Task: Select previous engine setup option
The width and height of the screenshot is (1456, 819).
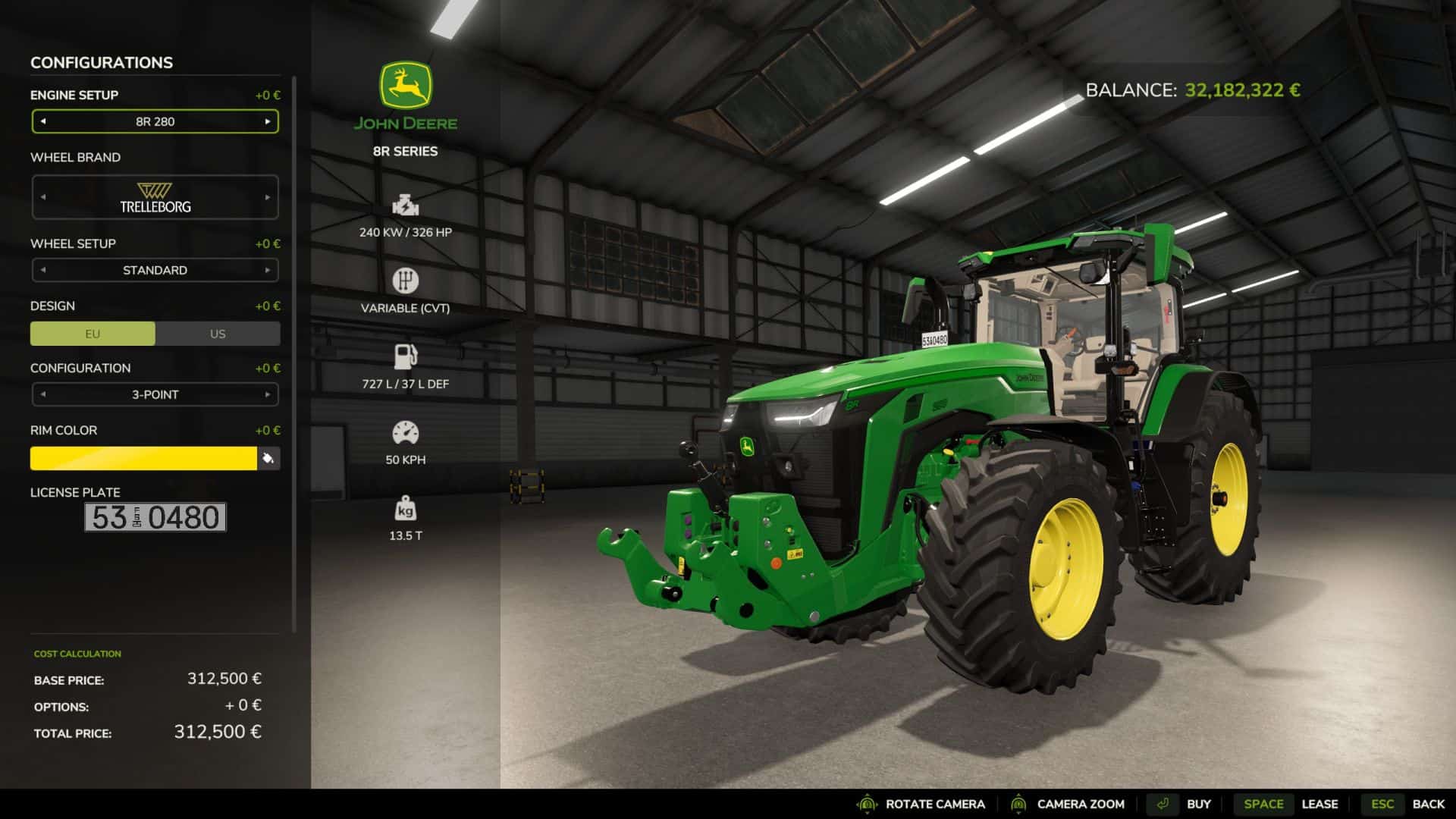Action: click(x=43, y=121)
